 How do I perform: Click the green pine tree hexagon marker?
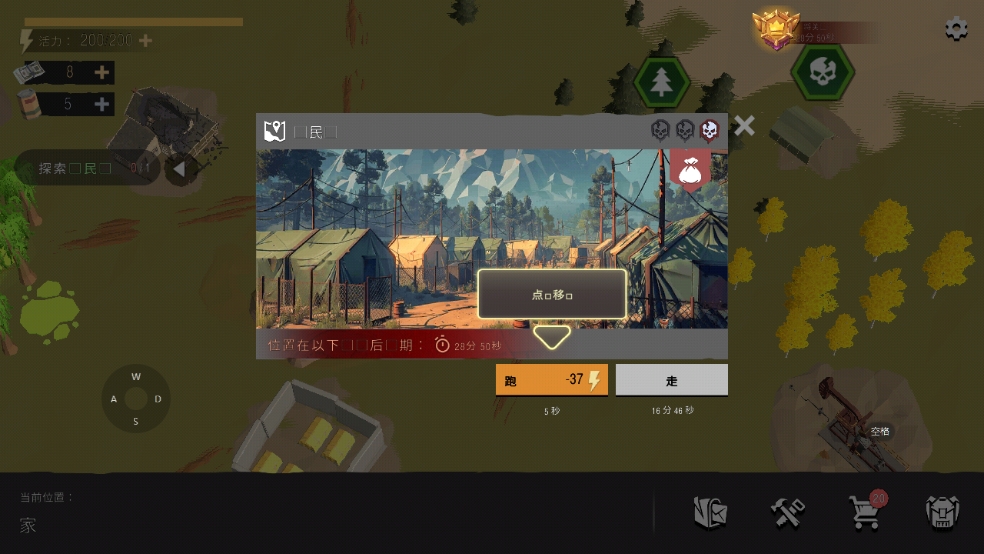click(661, 82)
